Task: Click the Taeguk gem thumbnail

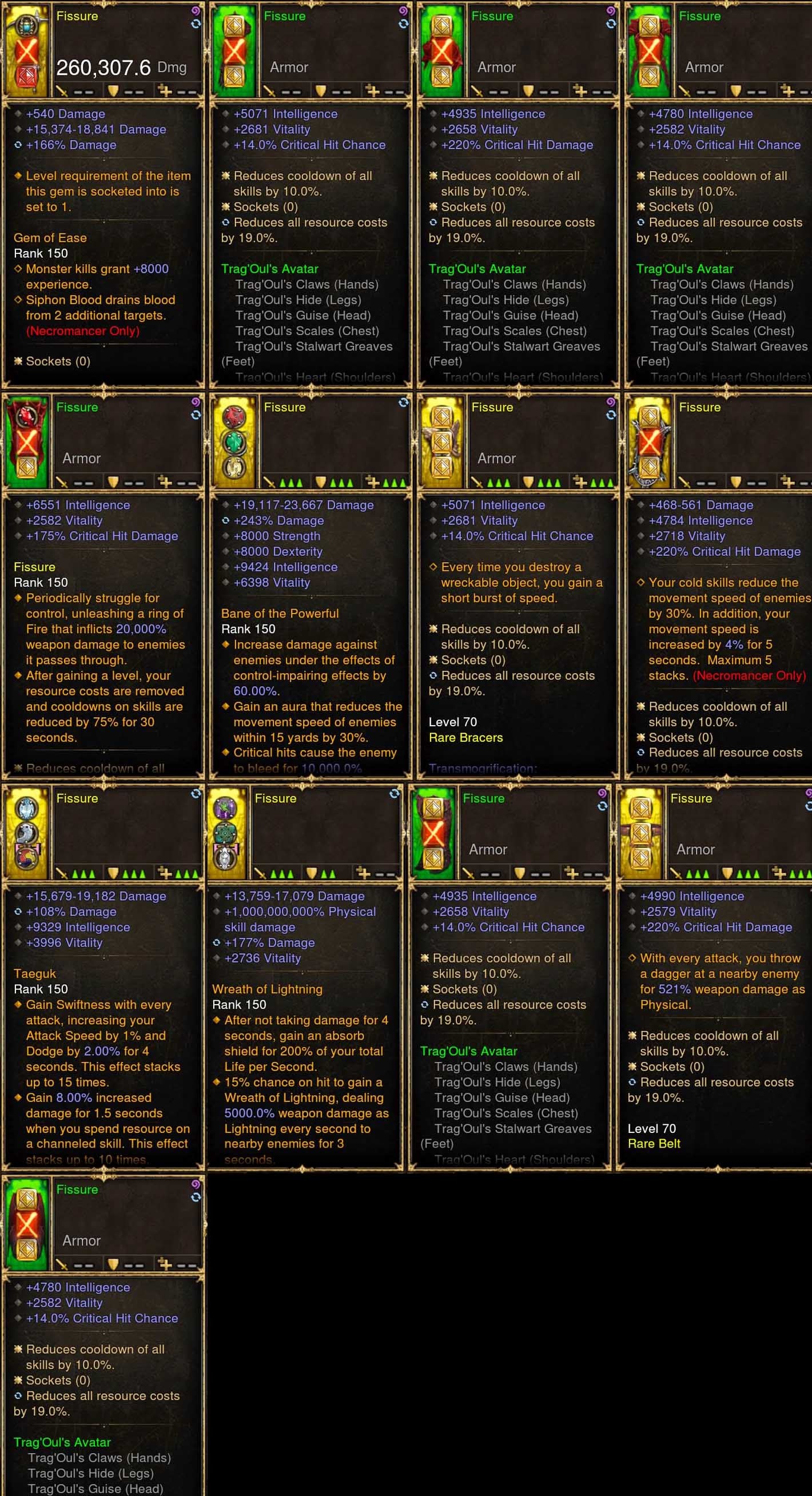Action: click(x=26, y=833)
